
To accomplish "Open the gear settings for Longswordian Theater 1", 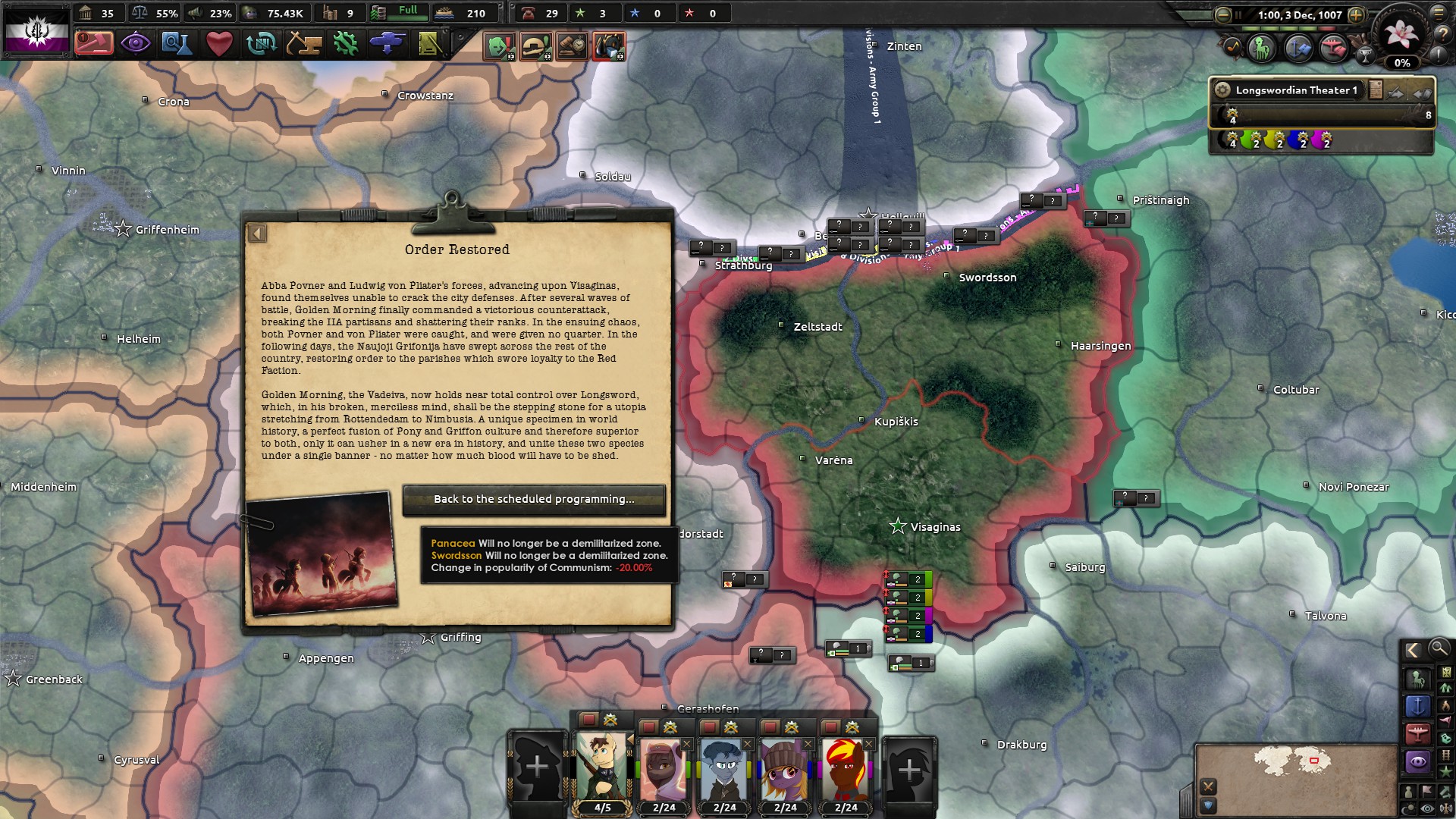I will (x=1222, y=89).
